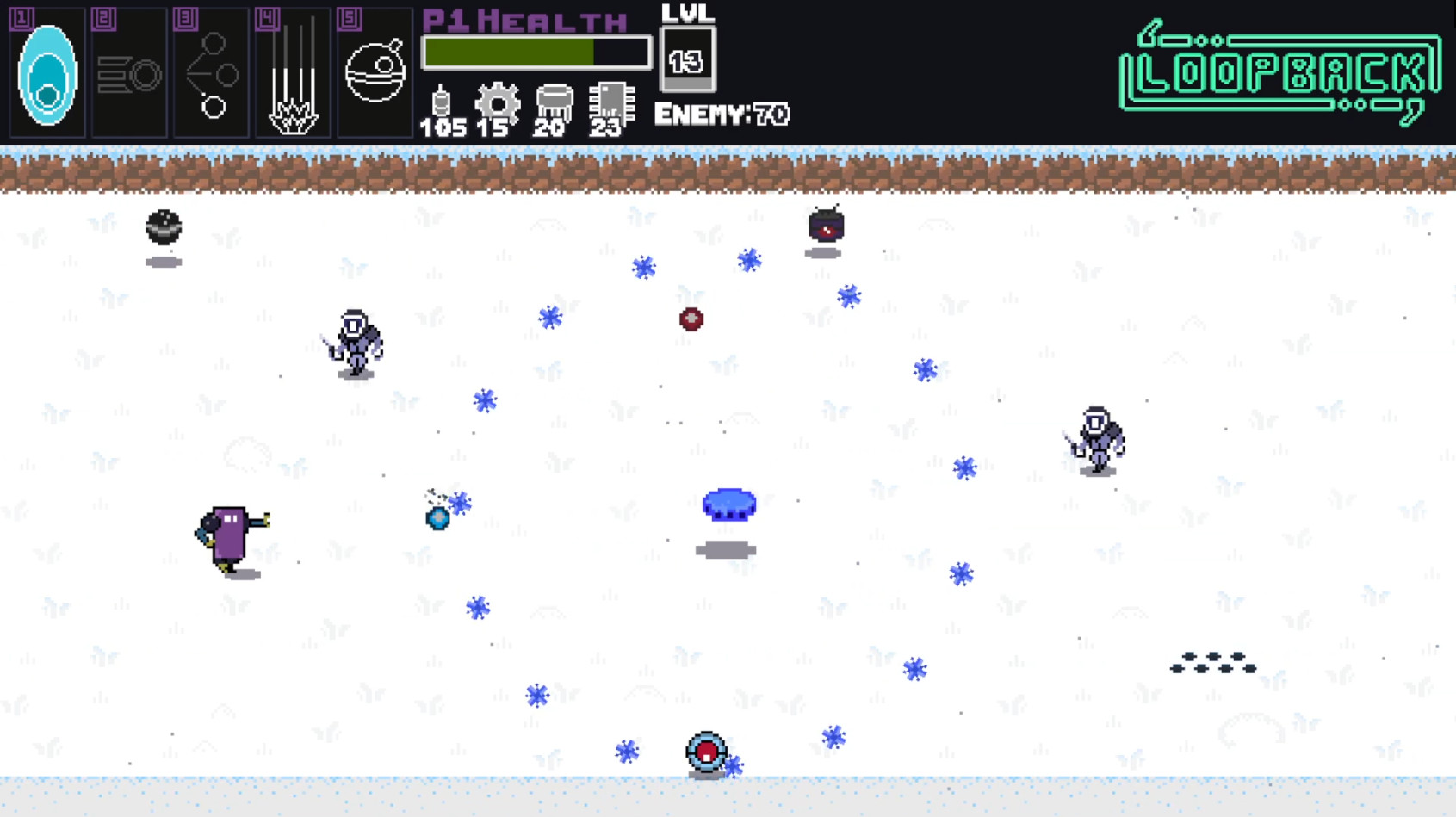
Task: Select the meteor strike ability in slot 4
Action: [291, 72]
